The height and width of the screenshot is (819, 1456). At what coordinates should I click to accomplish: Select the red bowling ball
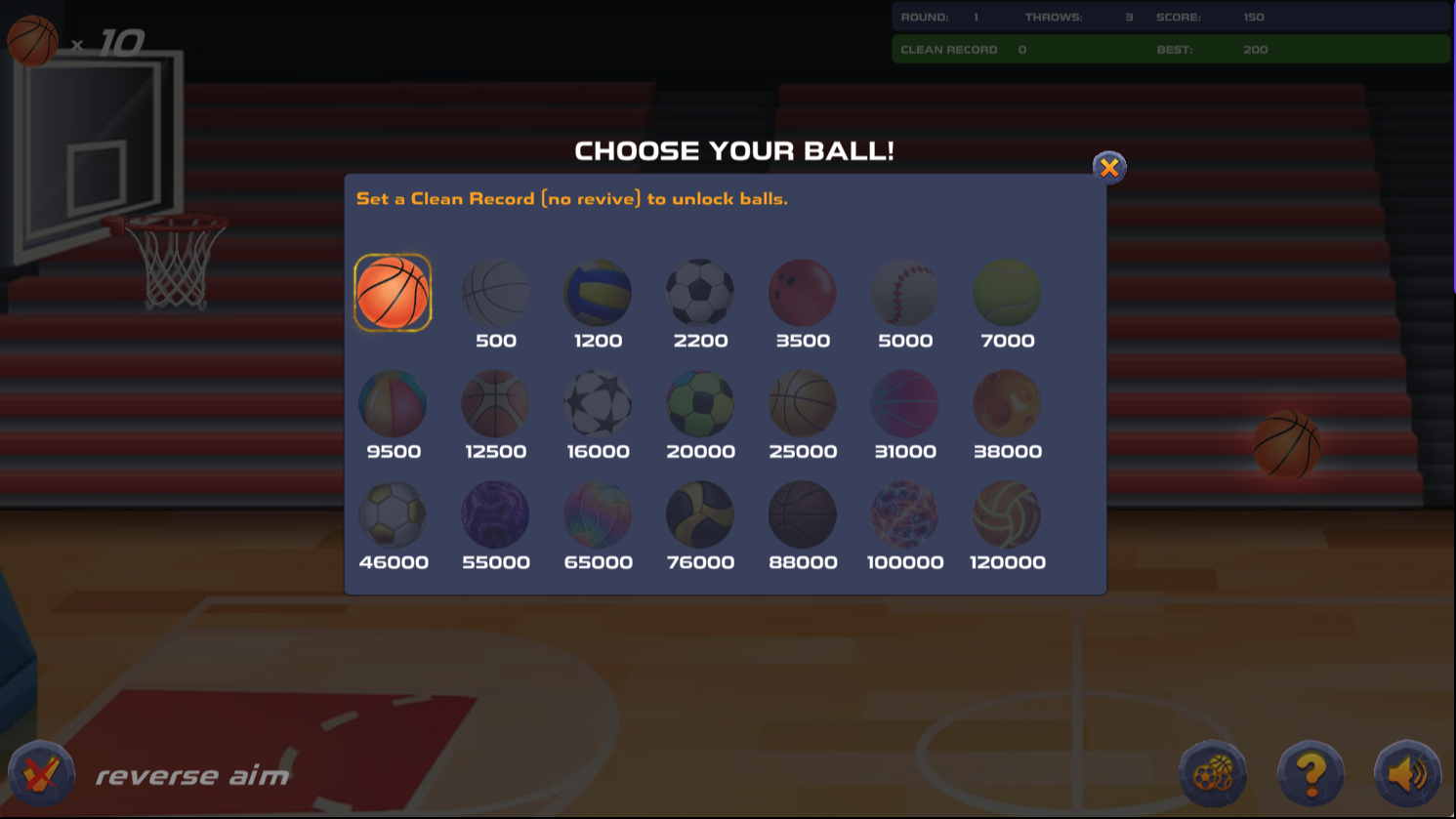803,292
